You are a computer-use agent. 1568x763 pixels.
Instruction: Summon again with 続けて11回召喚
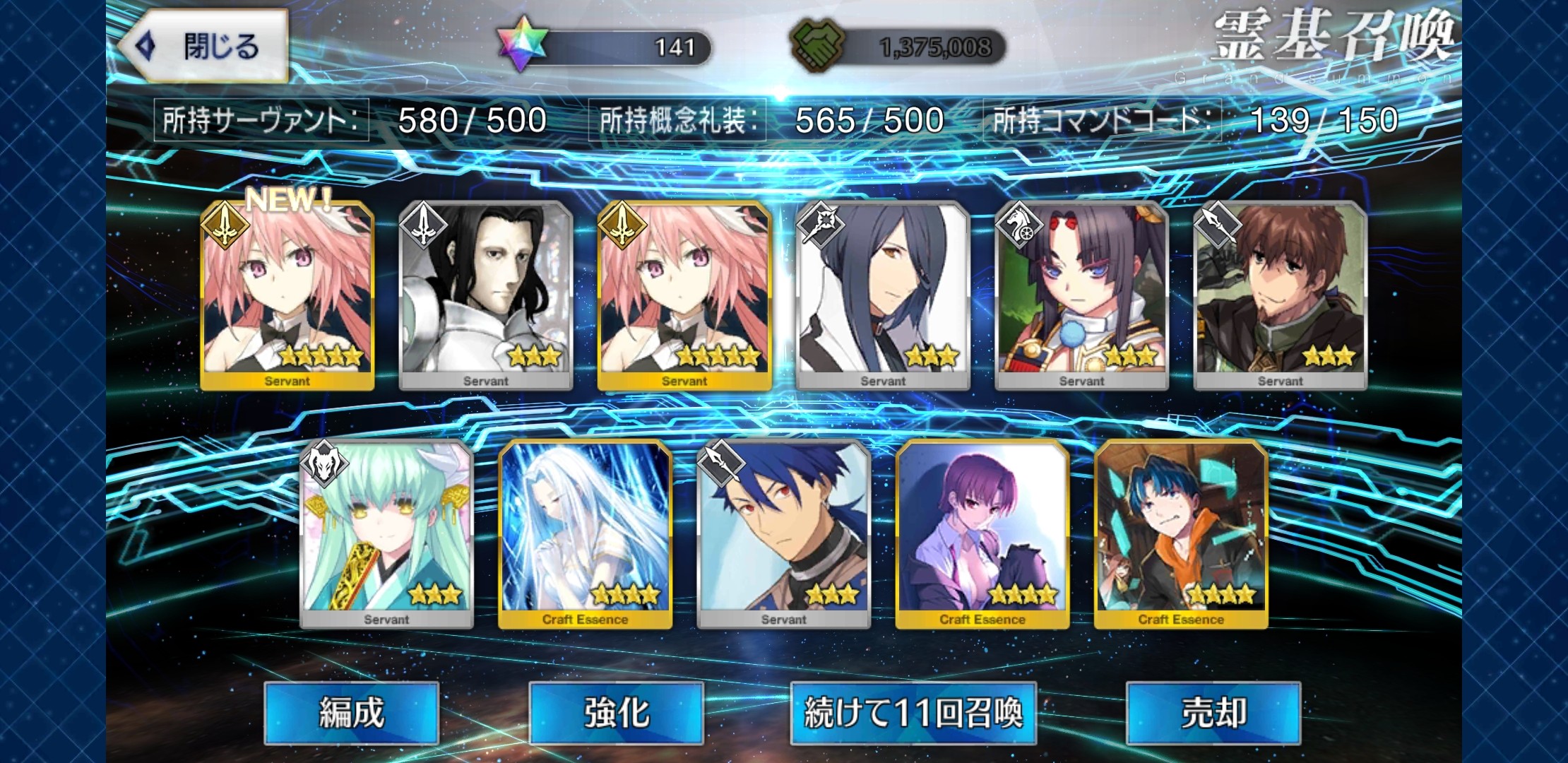pos(913,712)
